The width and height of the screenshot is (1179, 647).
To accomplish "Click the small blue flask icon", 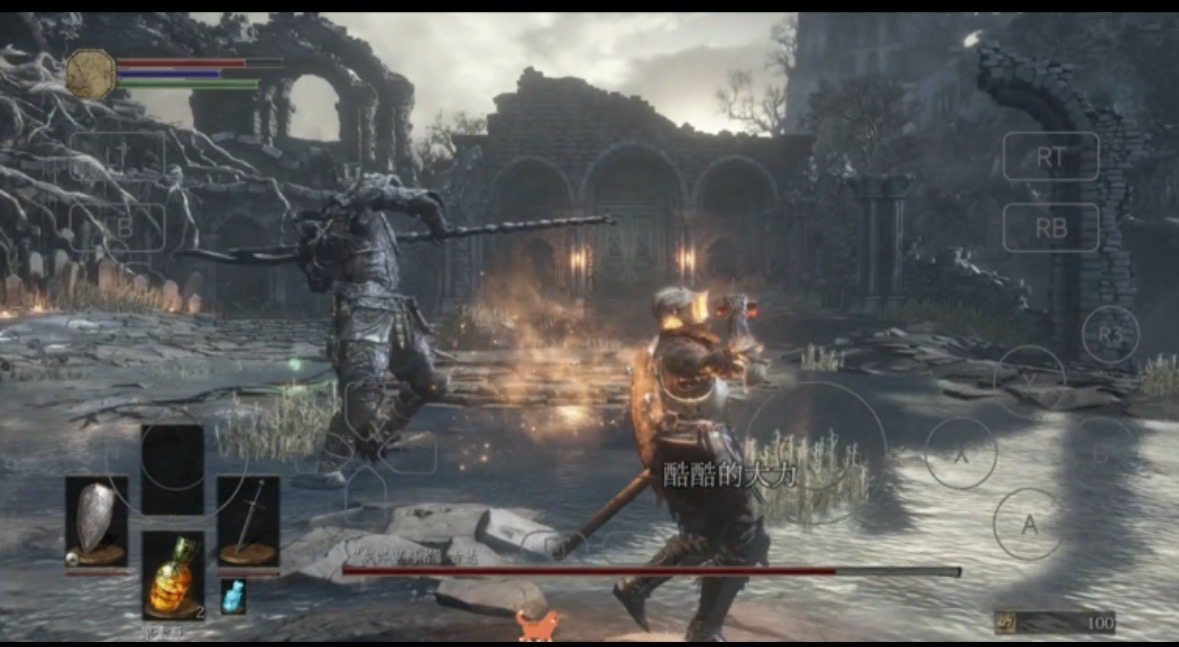I will point(232,597).
